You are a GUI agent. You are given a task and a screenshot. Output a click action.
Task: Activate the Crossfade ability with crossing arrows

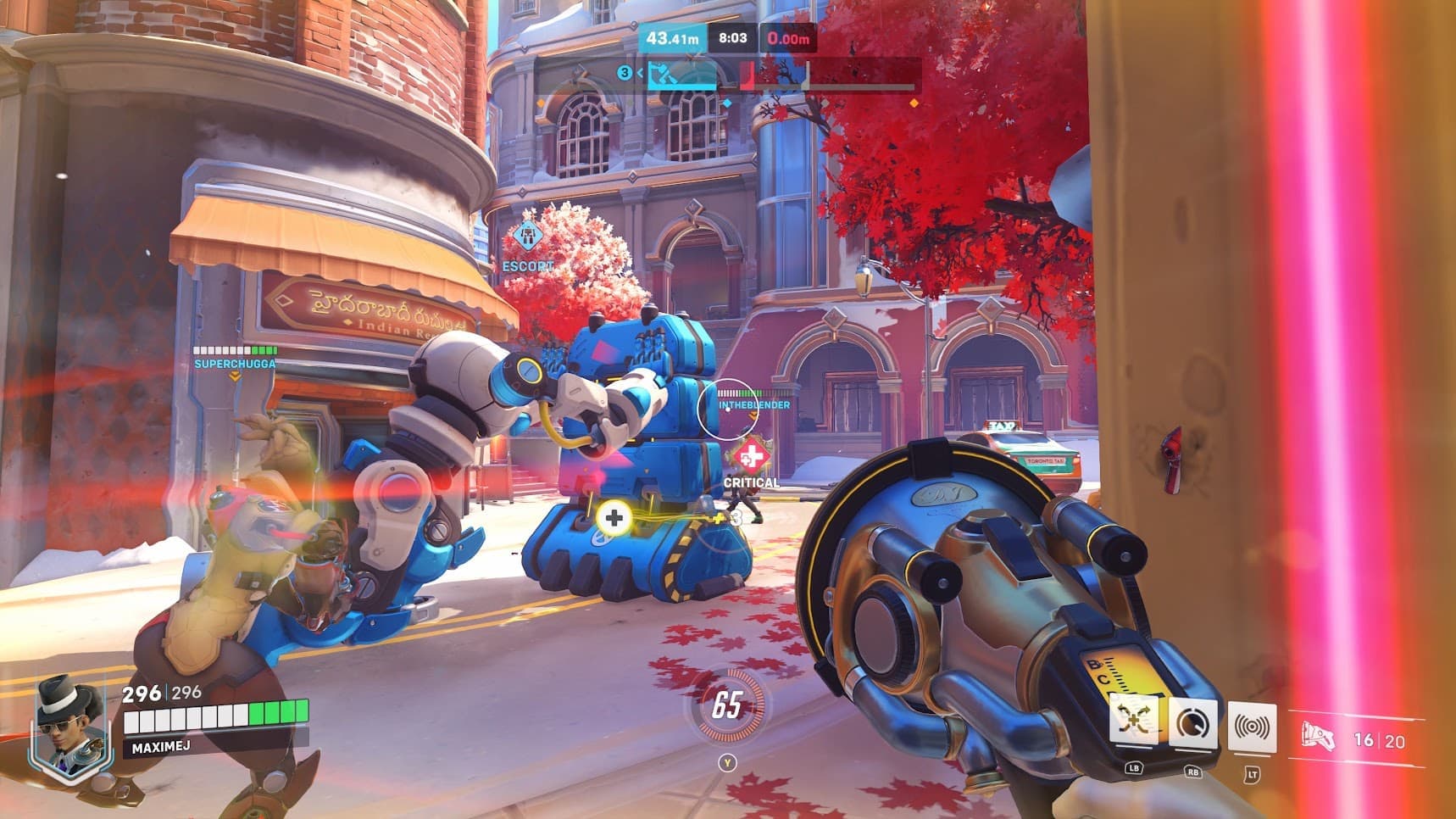pos(1133,723)
